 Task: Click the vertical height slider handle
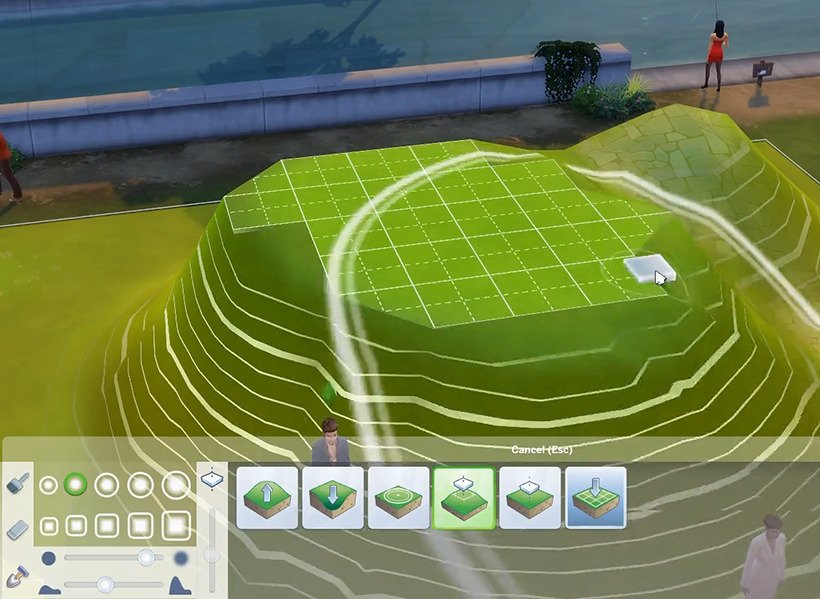click(211, 554)
